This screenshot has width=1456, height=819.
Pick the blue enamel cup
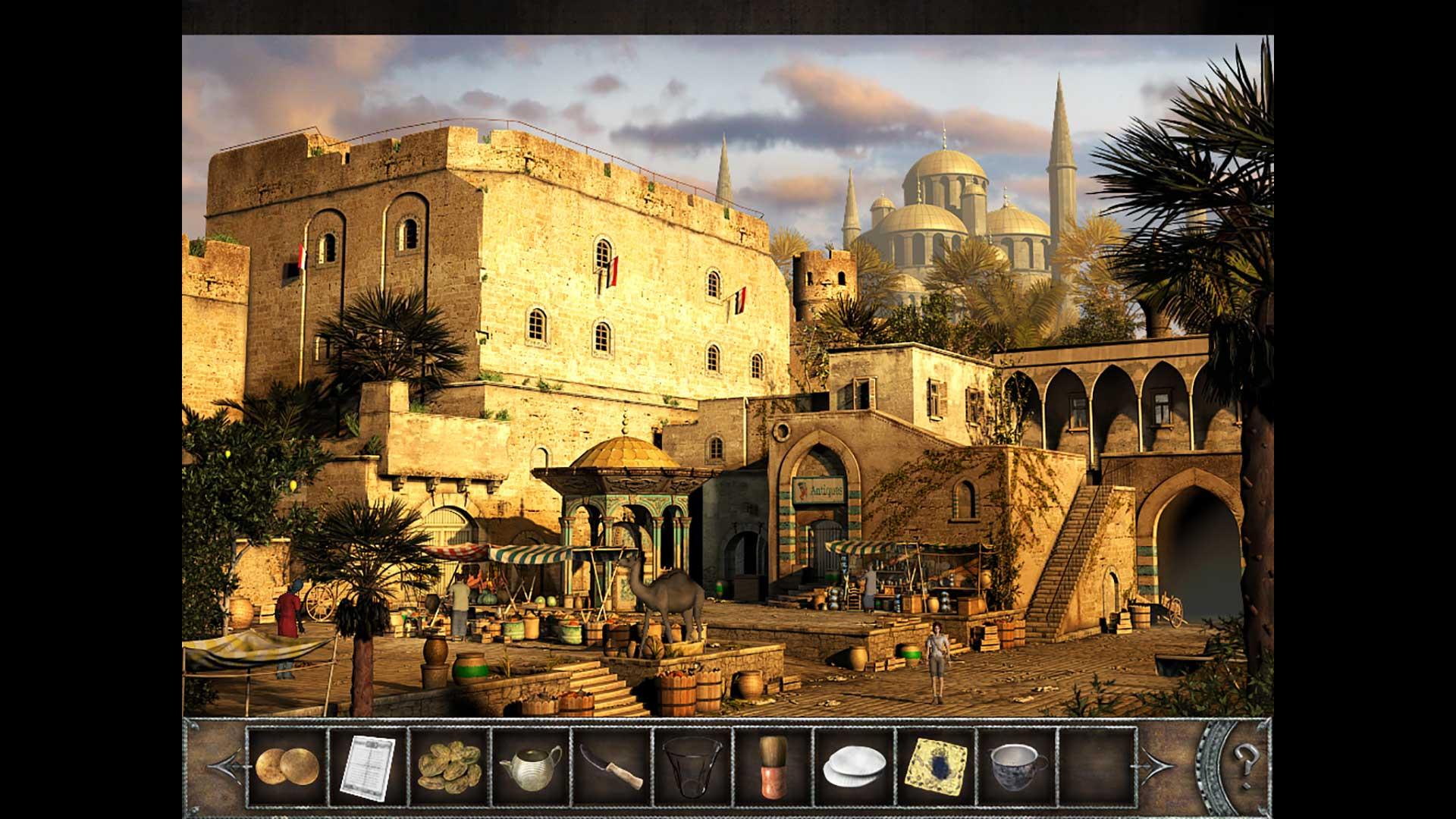coord(1017,766)
